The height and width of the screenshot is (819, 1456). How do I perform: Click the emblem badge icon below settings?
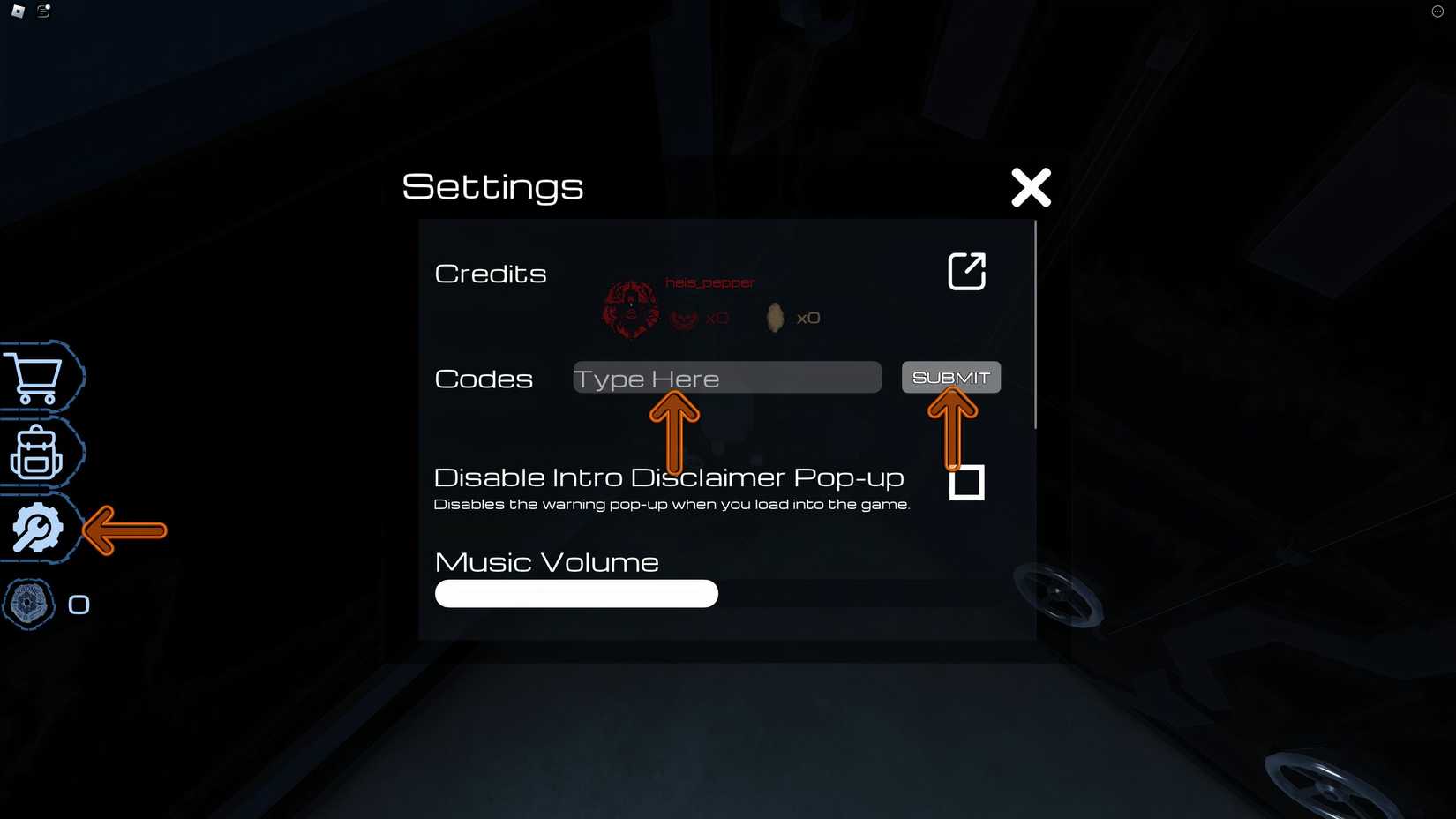point(30,604)
